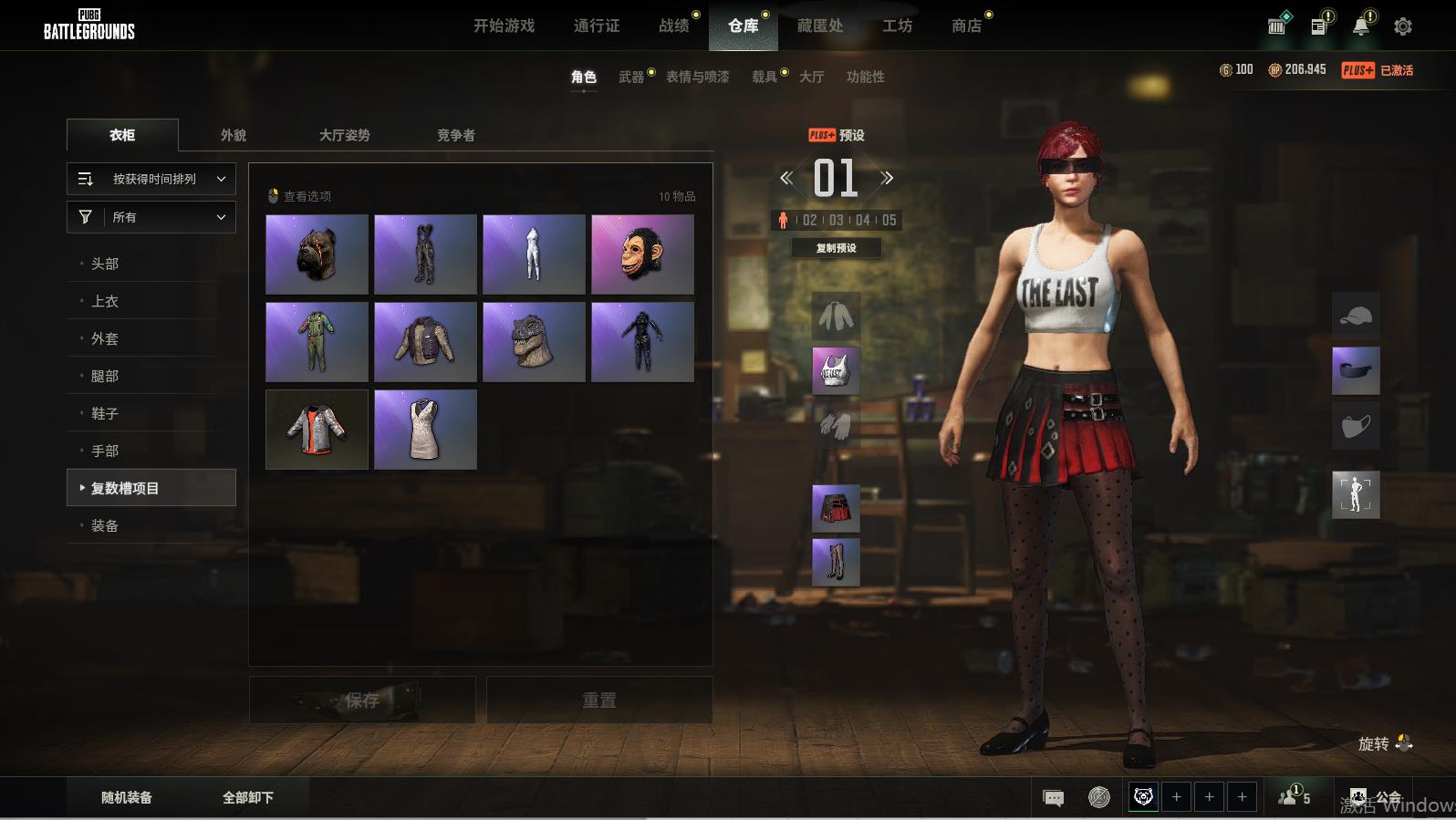Select the equipped red plaid skirt slot

click(x=836, y=508)
